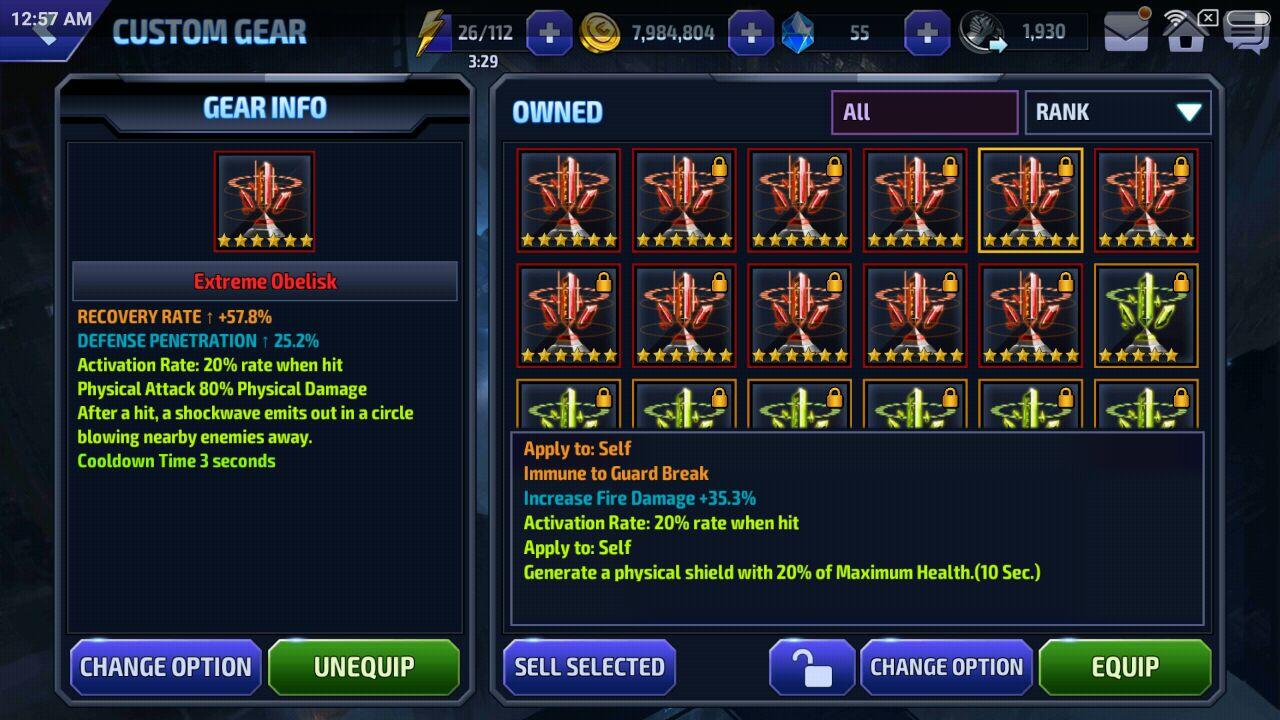This screenshot has height=720, width=1280.
Task: Select the five-star green obelisk in second row
Action: click(1146, 315)
